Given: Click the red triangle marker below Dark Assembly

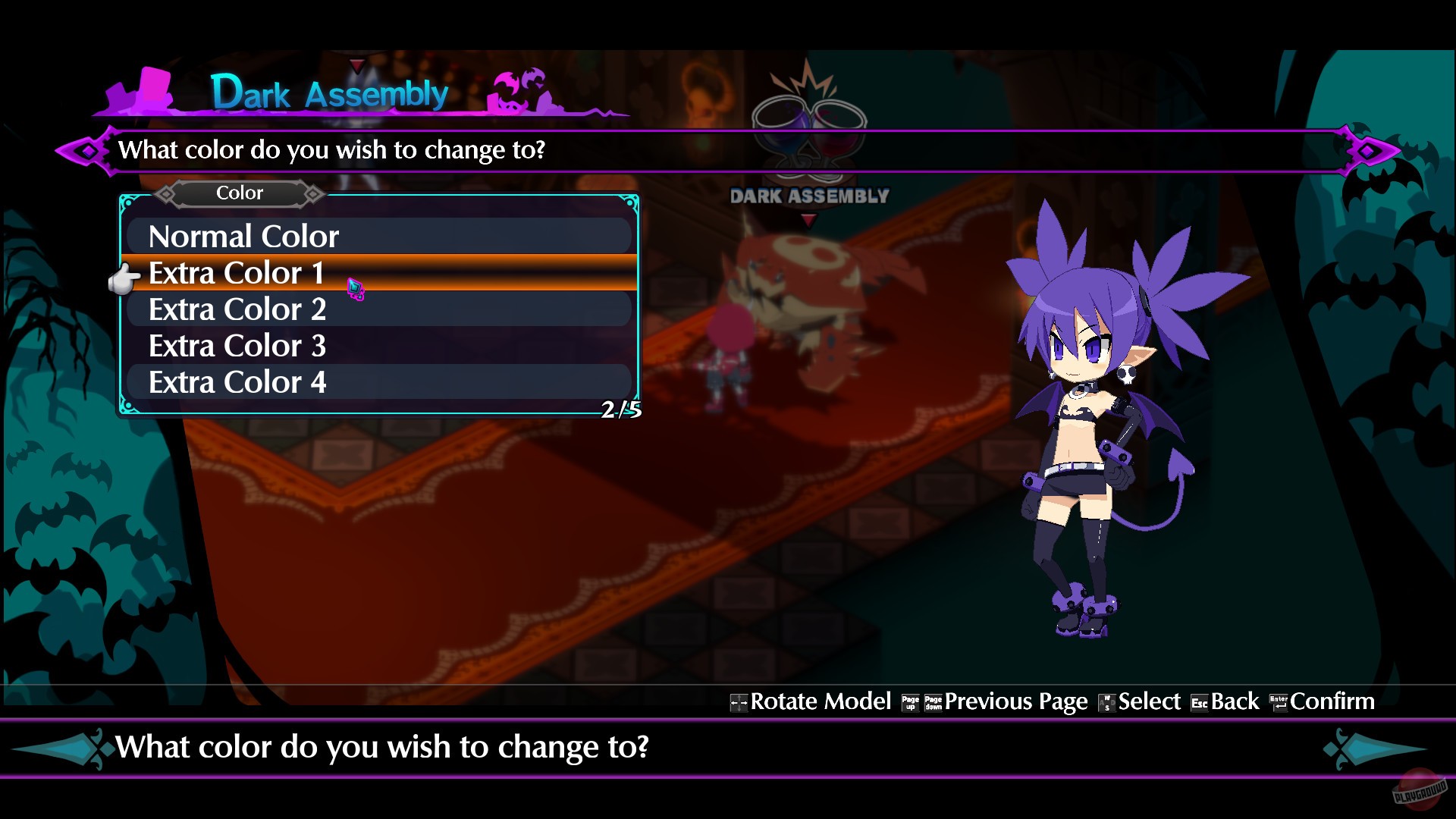Looking at the screenshot, I should click(x=811, y=219).
